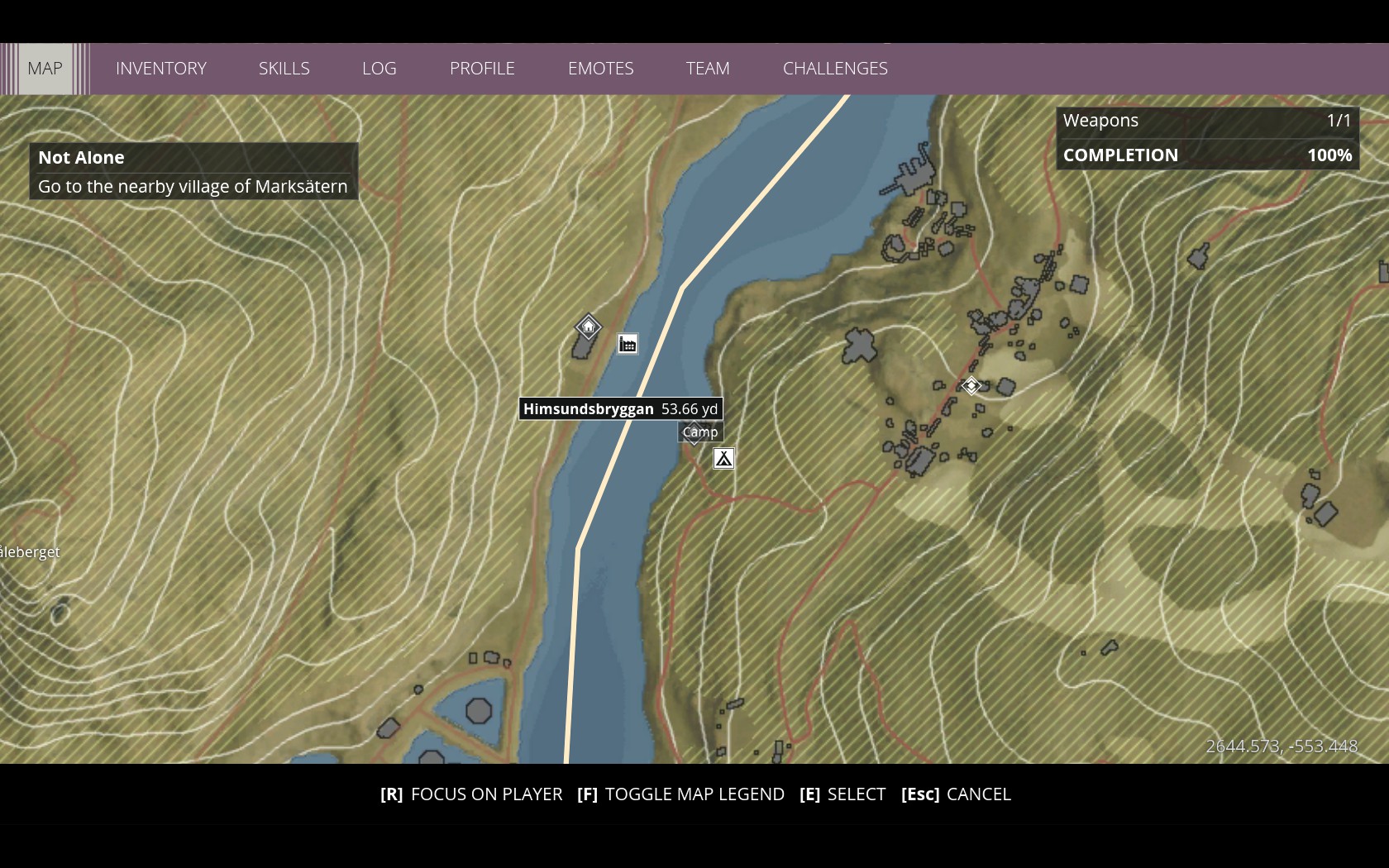Select the white diamond outline around the lodge icon

[587, 327]
